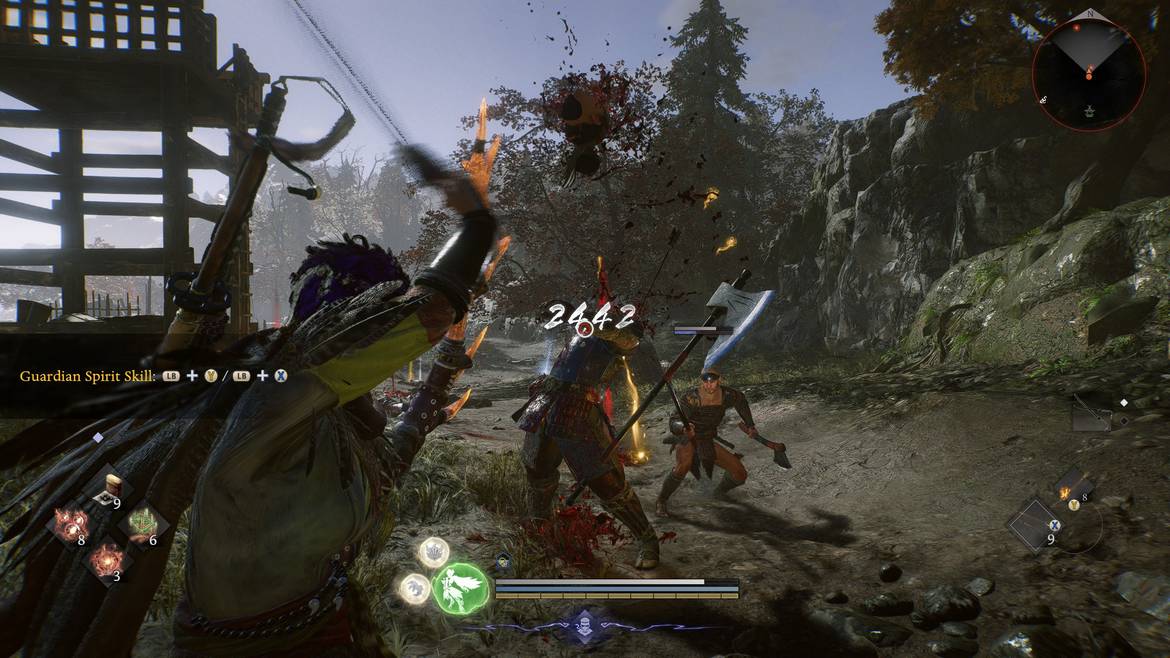
Task: Select the upper glowing soul core orb
Action: (433, 551)
